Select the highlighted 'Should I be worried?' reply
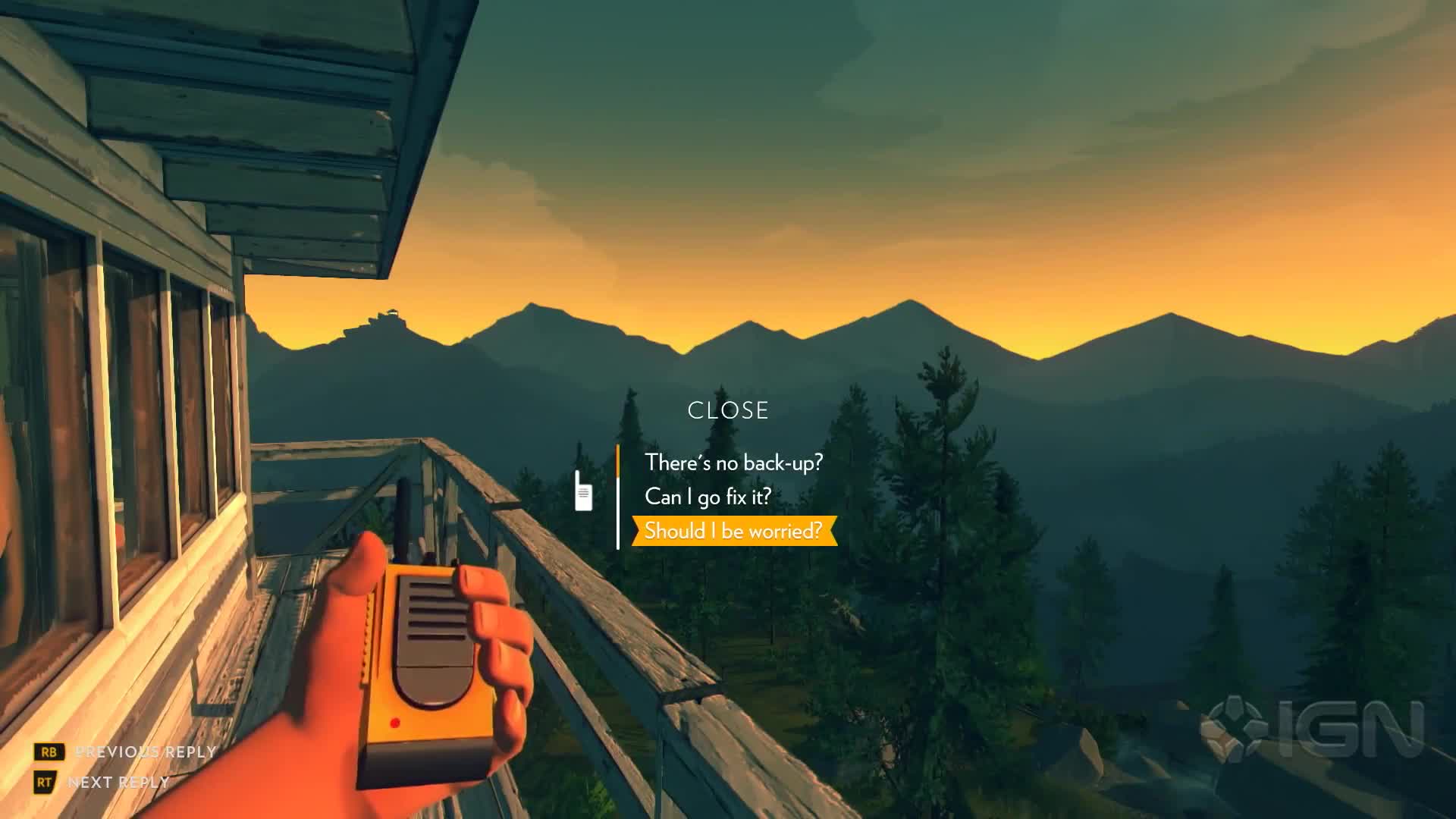 point(733,532)
